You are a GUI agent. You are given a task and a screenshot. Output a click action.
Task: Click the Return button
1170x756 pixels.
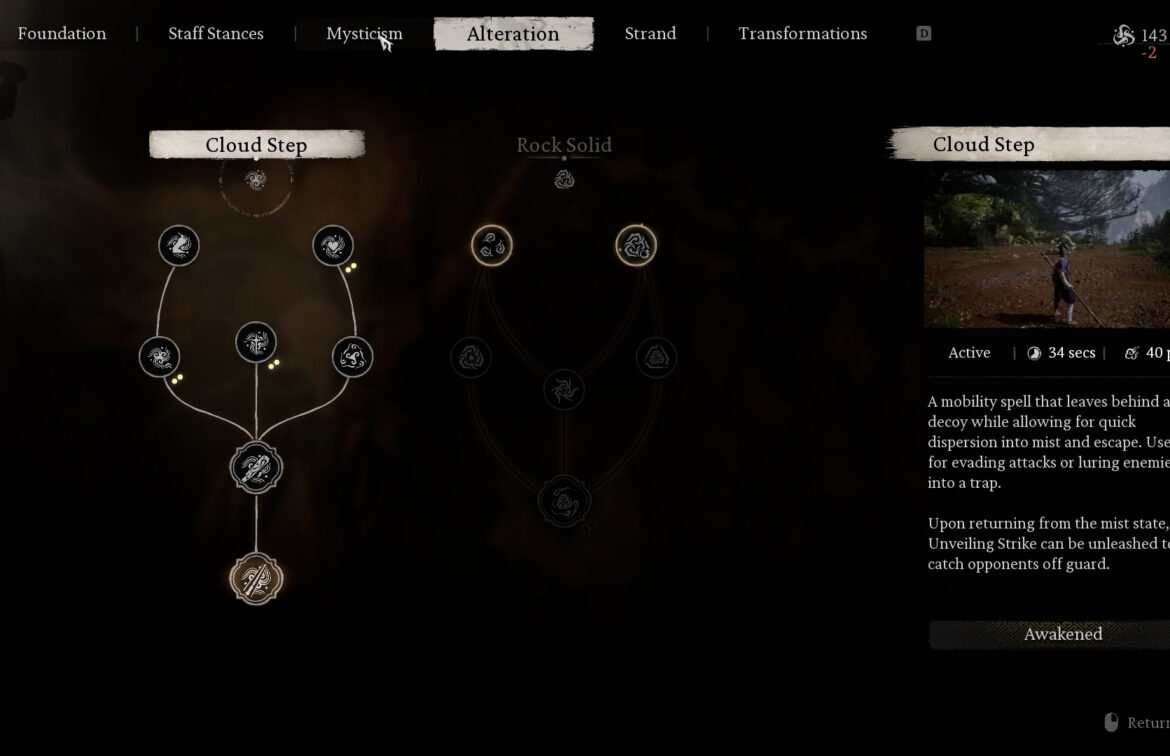1140,722
